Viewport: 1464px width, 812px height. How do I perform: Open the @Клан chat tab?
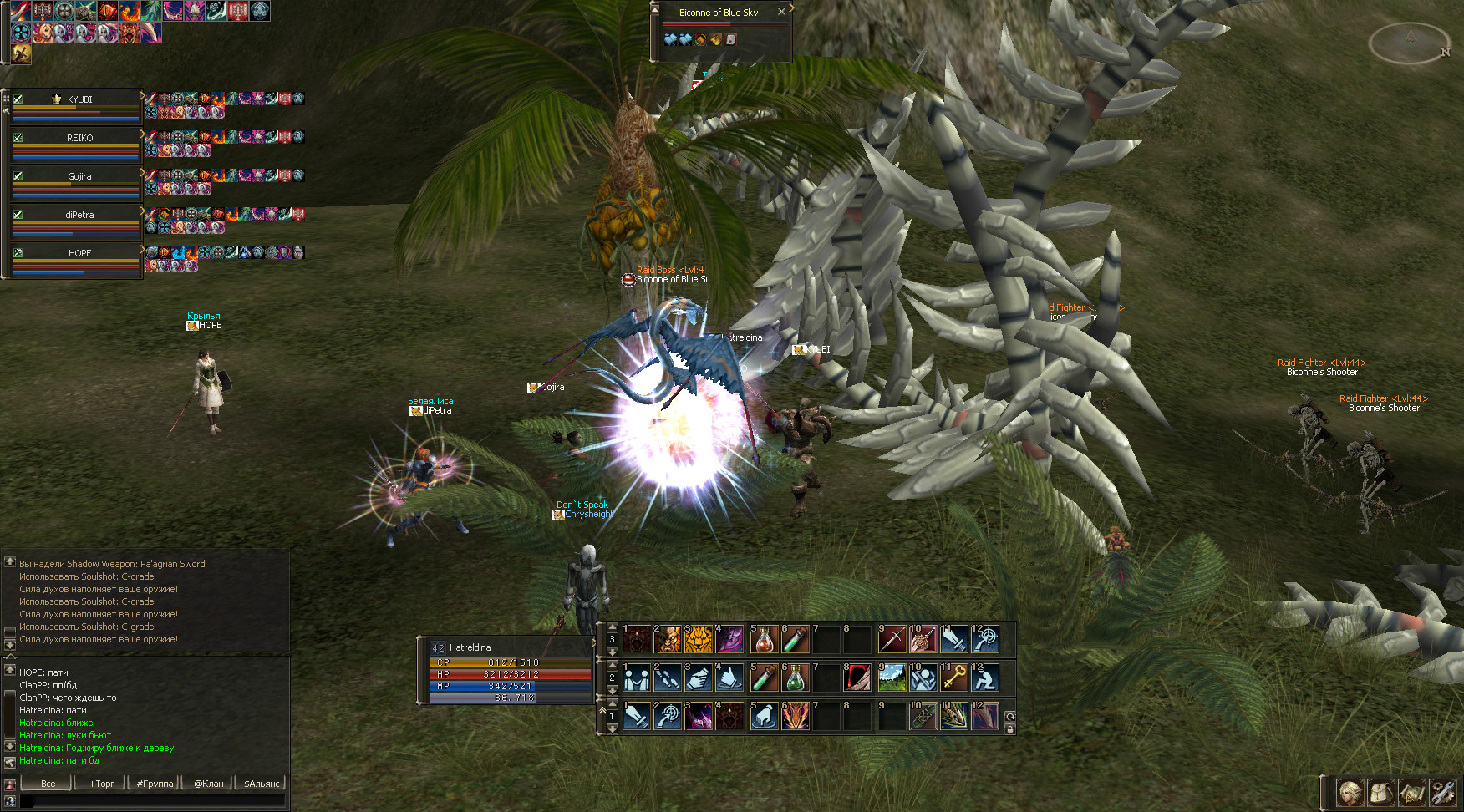(x=208, y=784)
